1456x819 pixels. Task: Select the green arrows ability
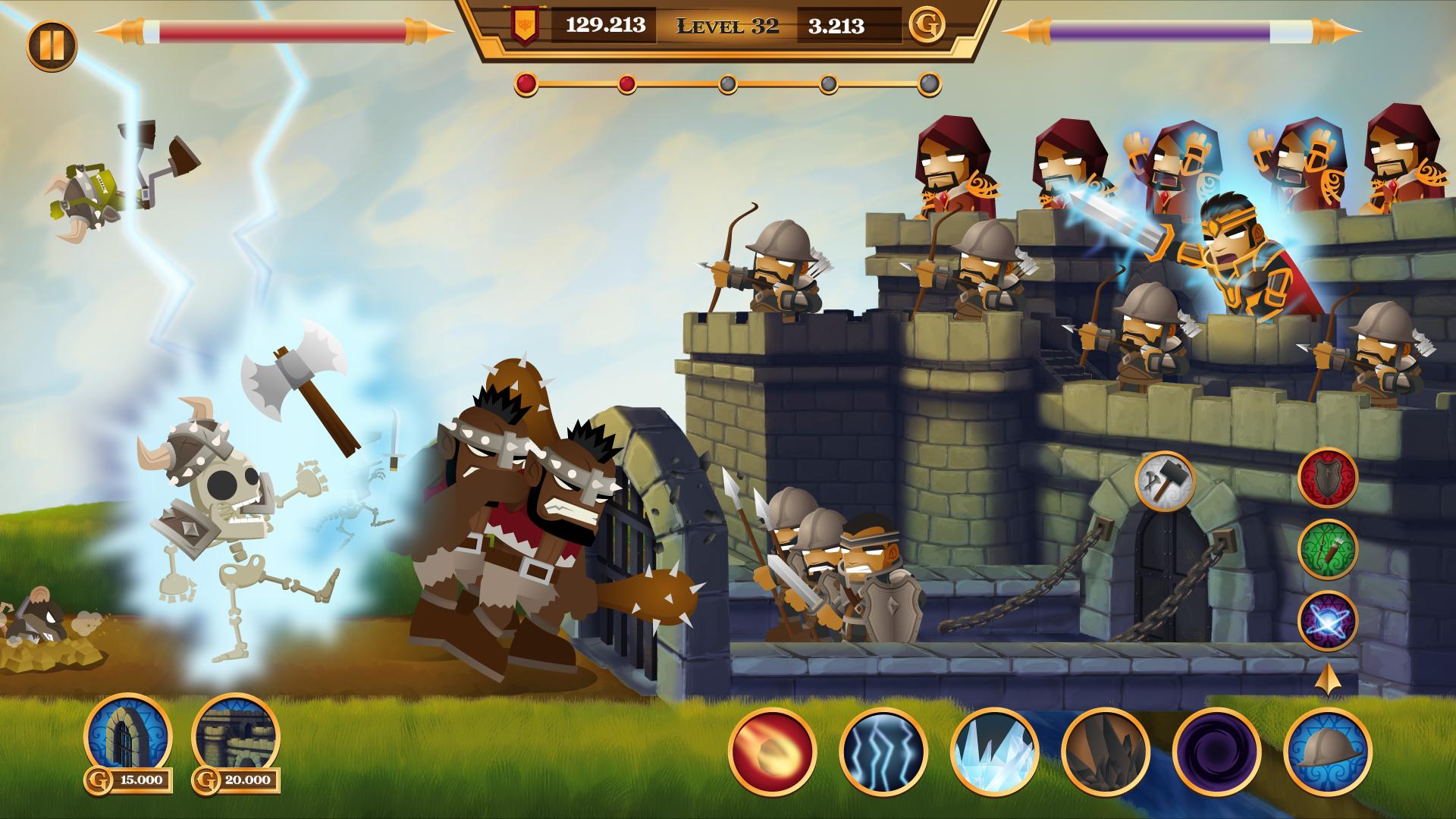(x=1327, y=549)
